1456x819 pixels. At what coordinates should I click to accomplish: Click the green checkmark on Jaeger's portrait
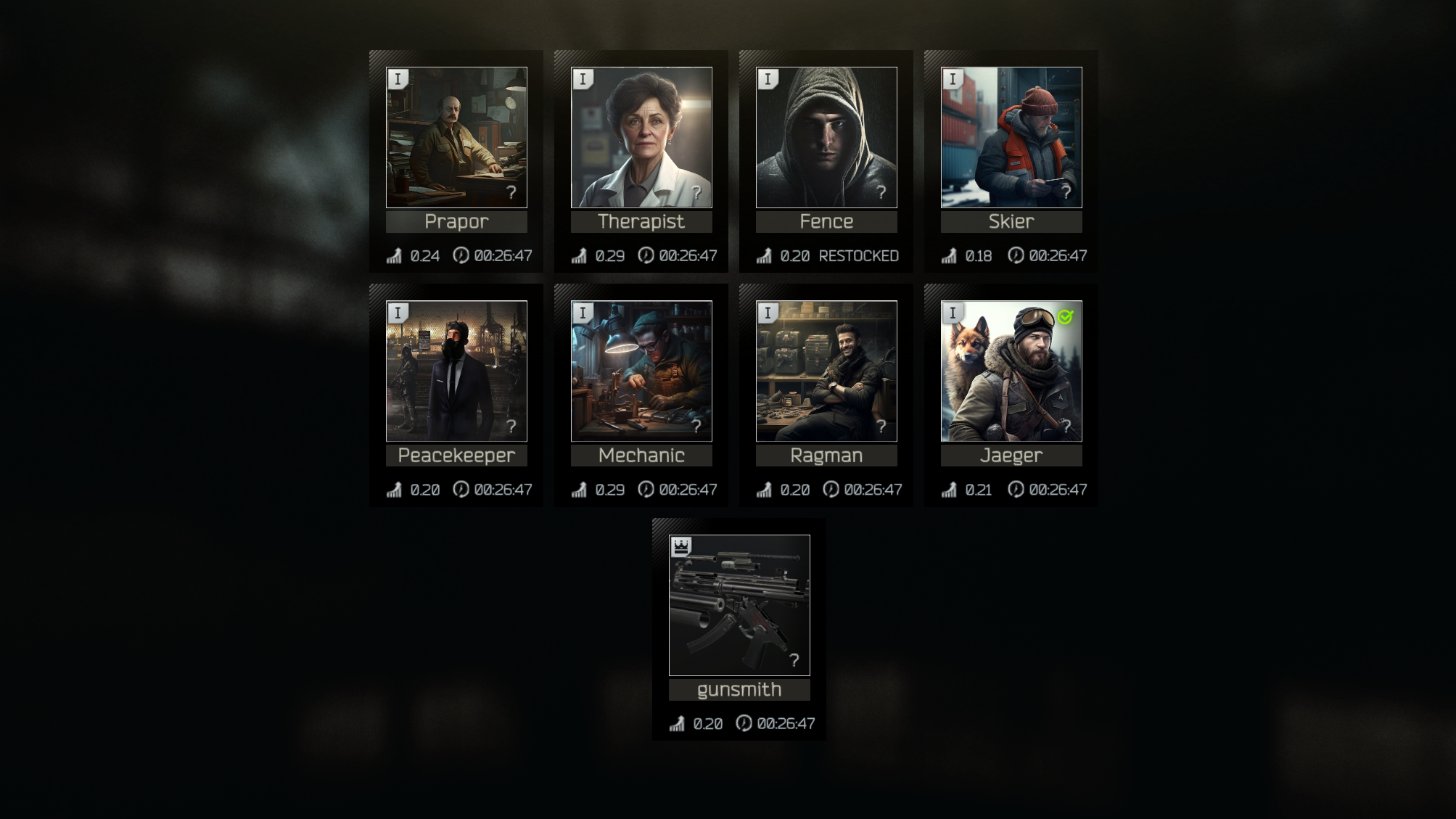click(1065, 317)
